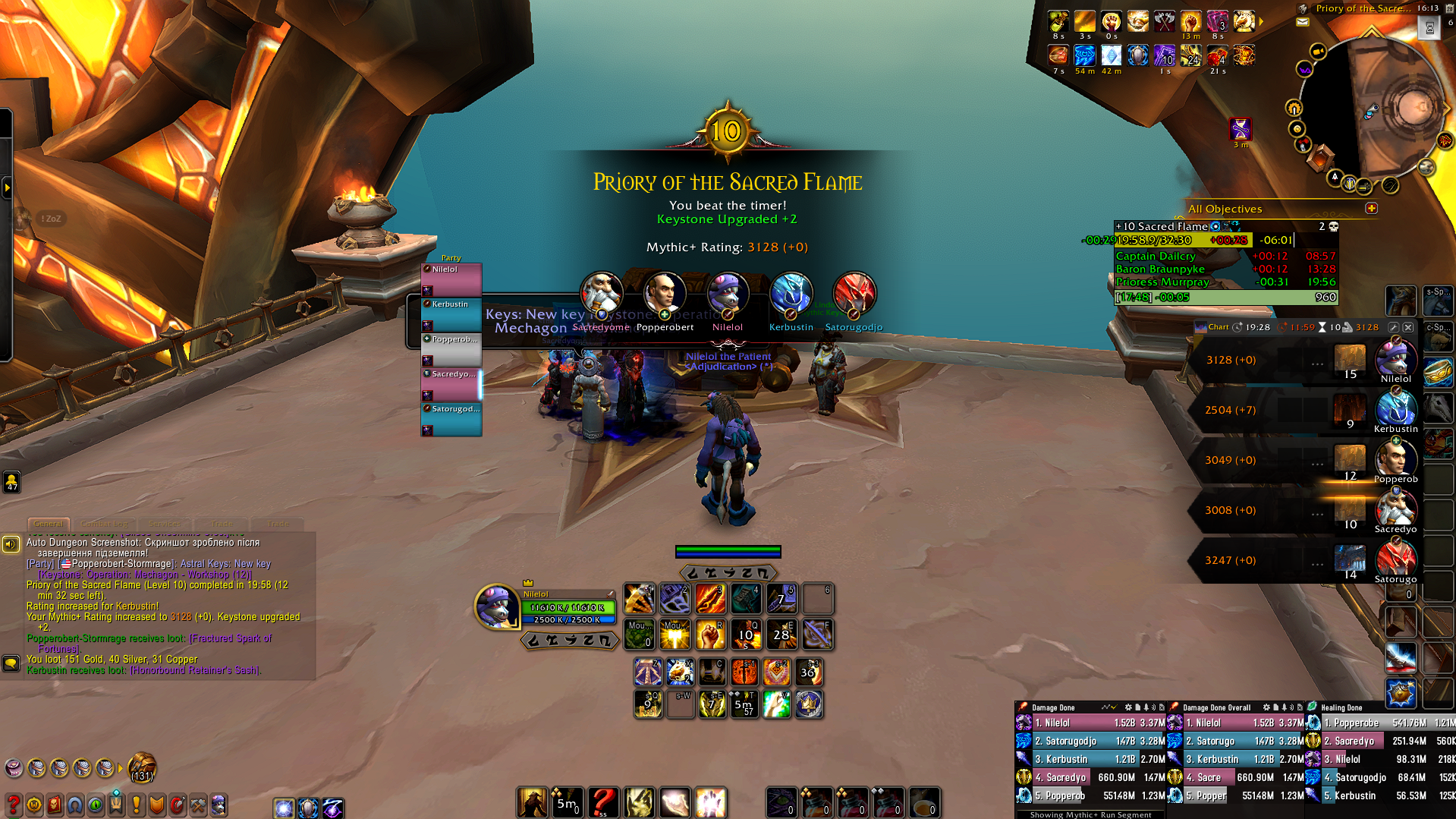Click Nilelol's player portrait frame

point(496,606)
